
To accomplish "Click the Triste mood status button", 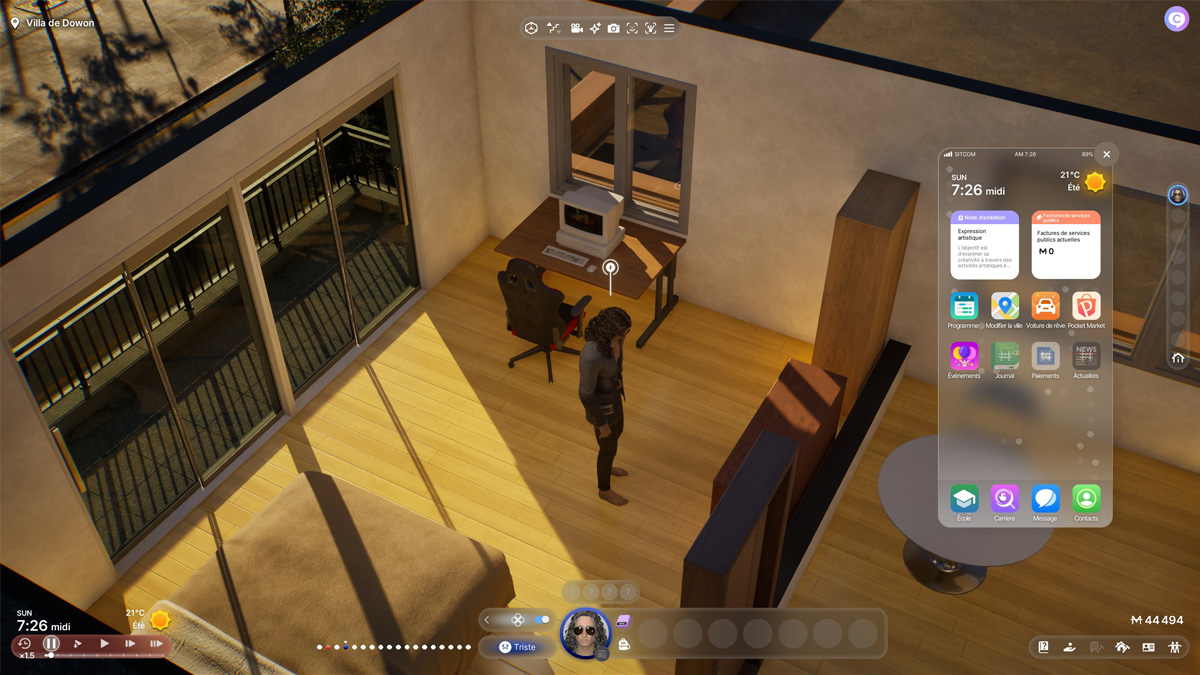I will (518, 647).
